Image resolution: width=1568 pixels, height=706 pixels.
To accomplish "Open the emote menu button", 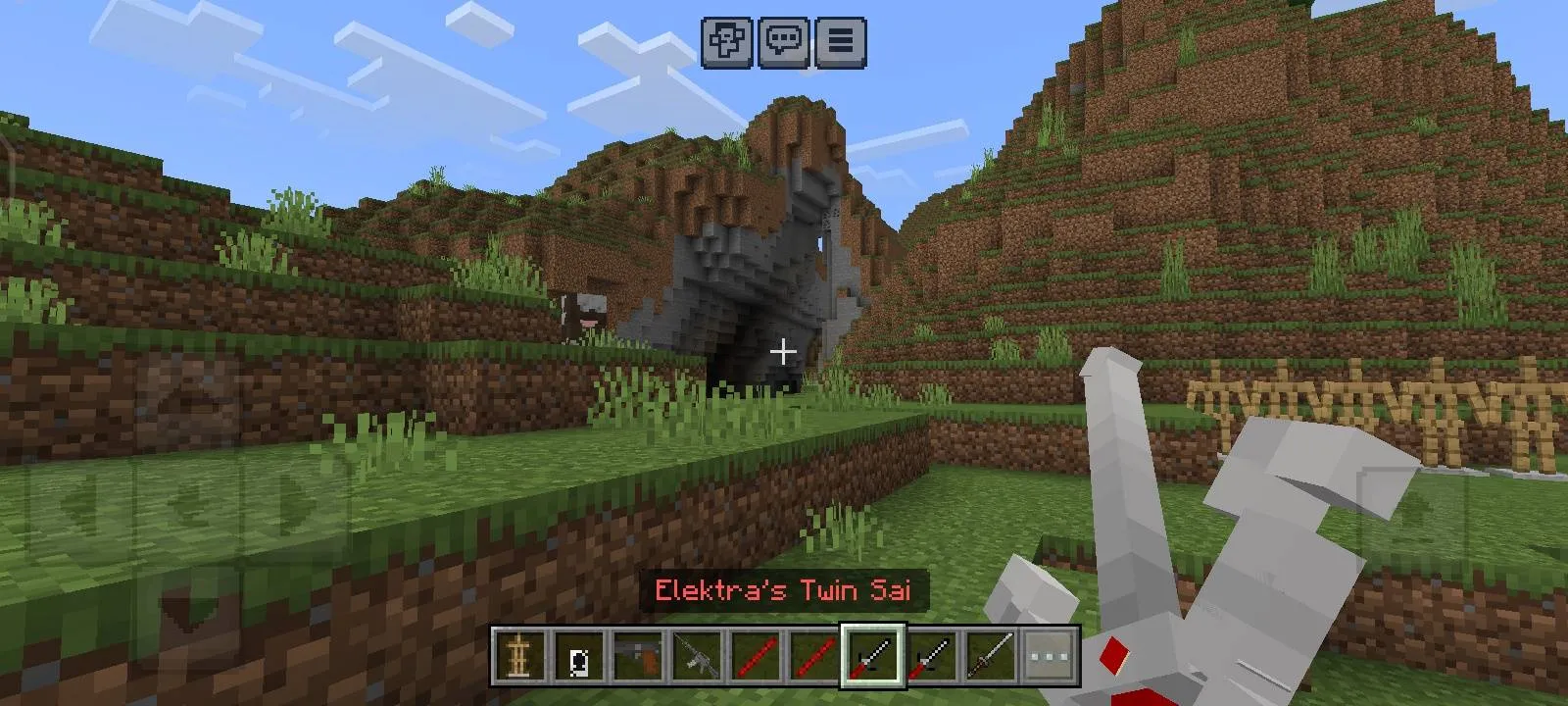I will point(727,42).
